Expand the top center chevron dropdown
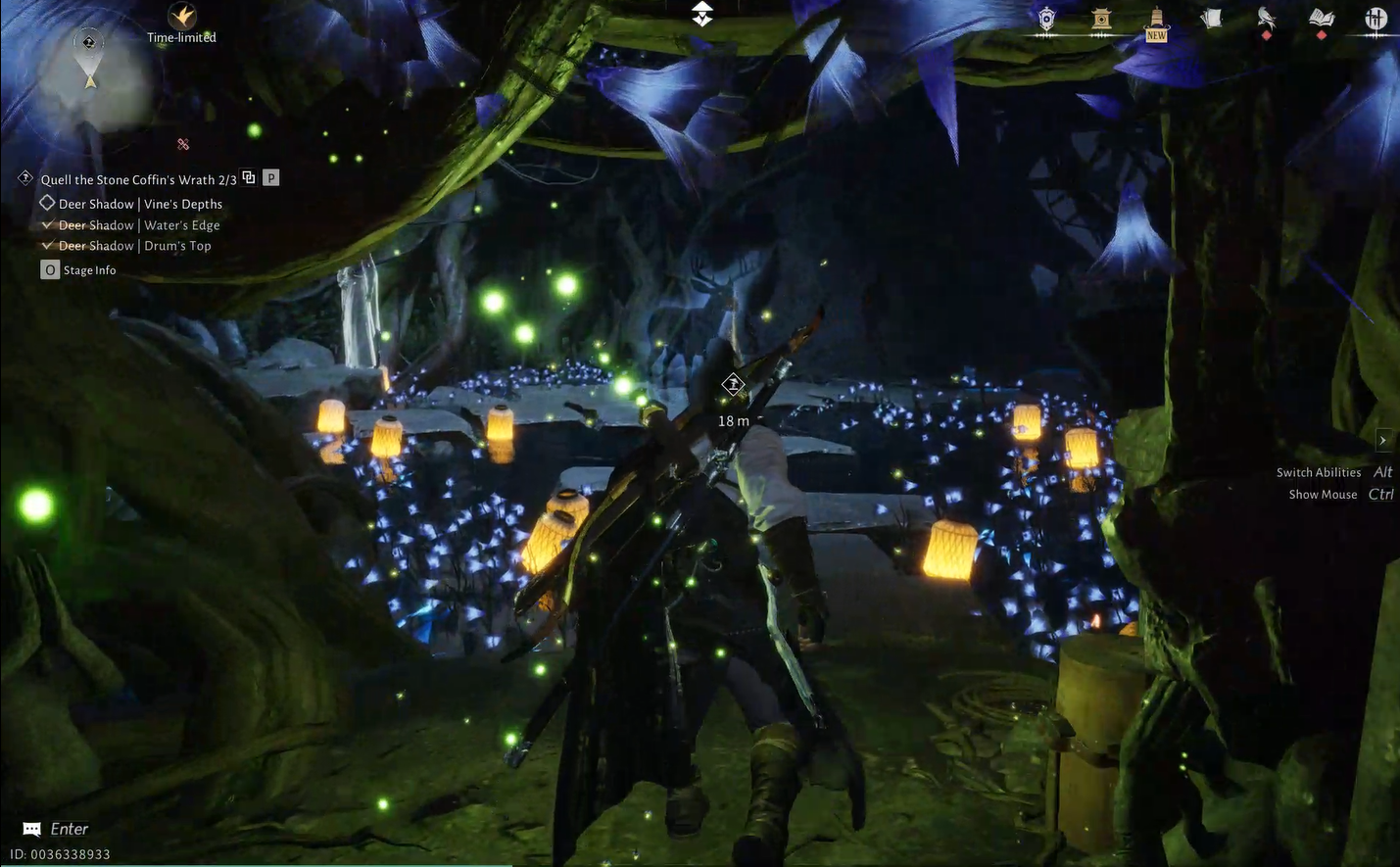The height and width of the screenshot is (867, 1400). 702,14
